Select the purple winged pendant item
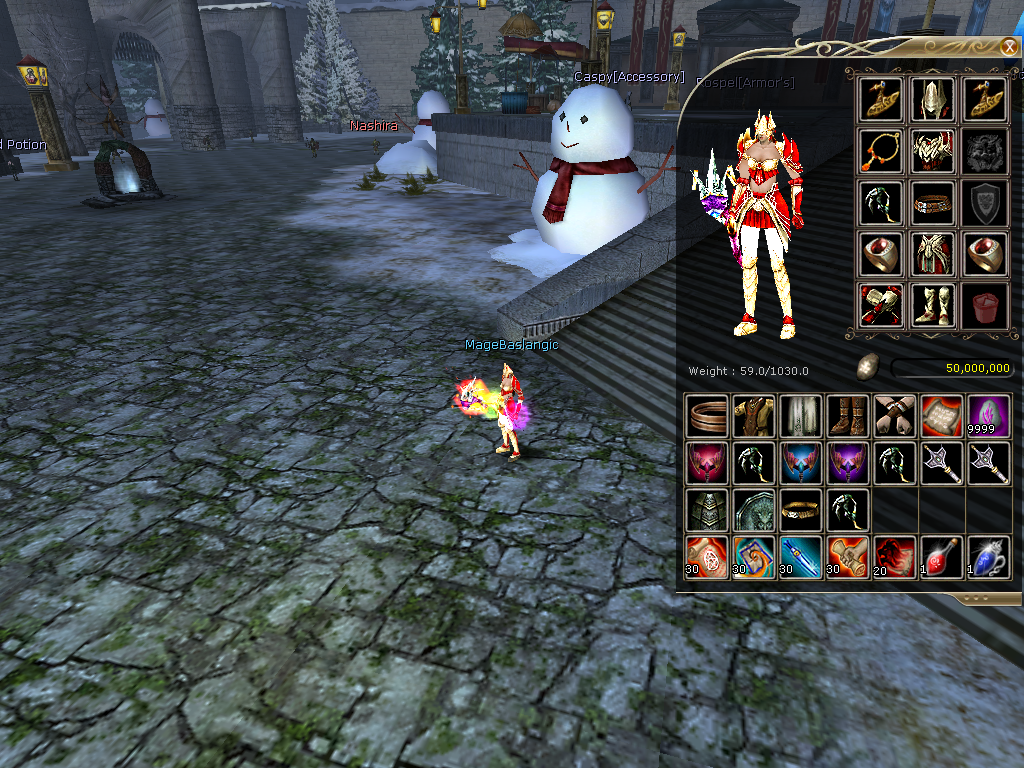 tap(848, 463)
